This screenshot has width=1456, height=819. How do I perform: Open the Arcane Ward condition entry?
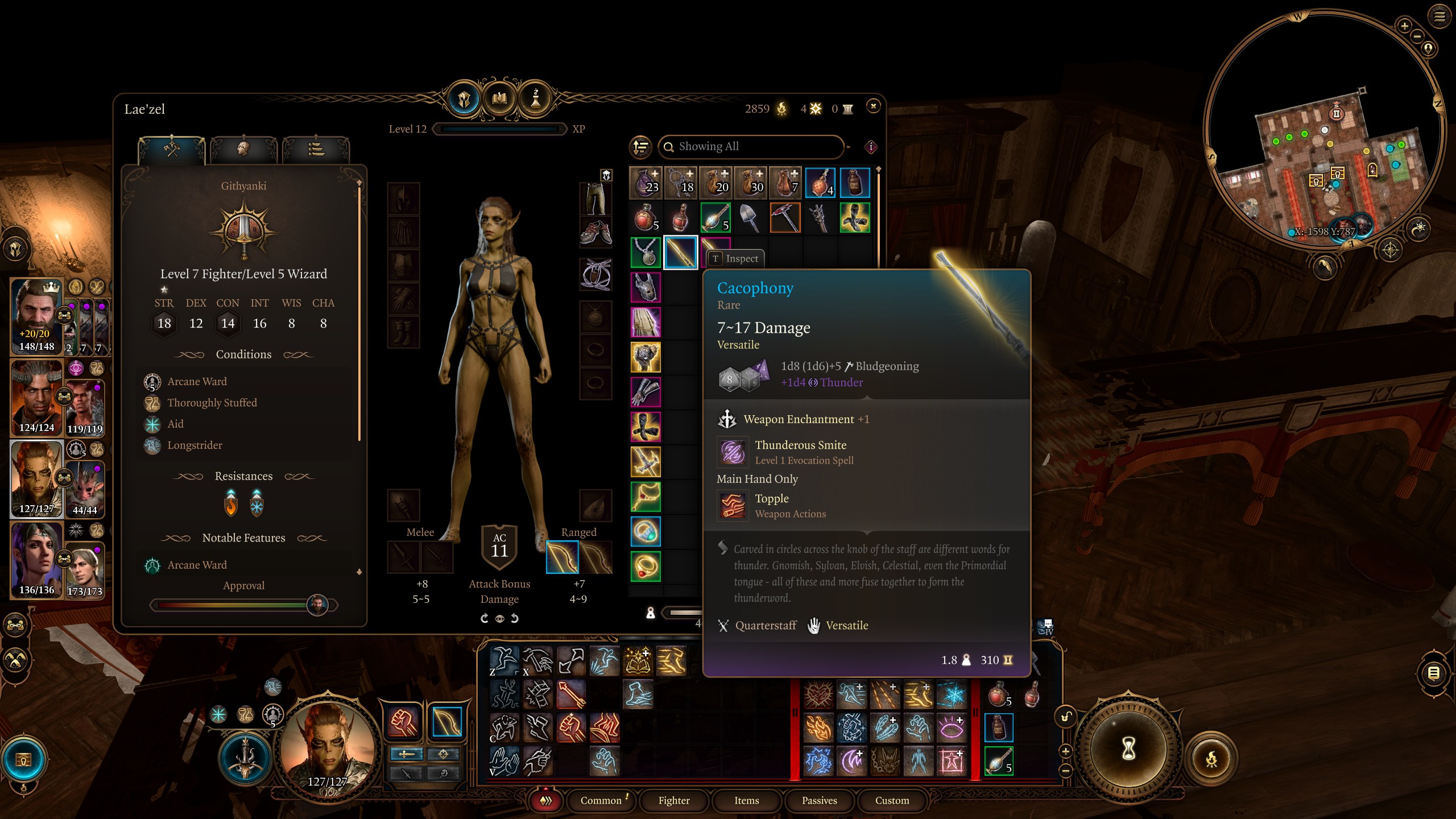(x=197, y=382)
